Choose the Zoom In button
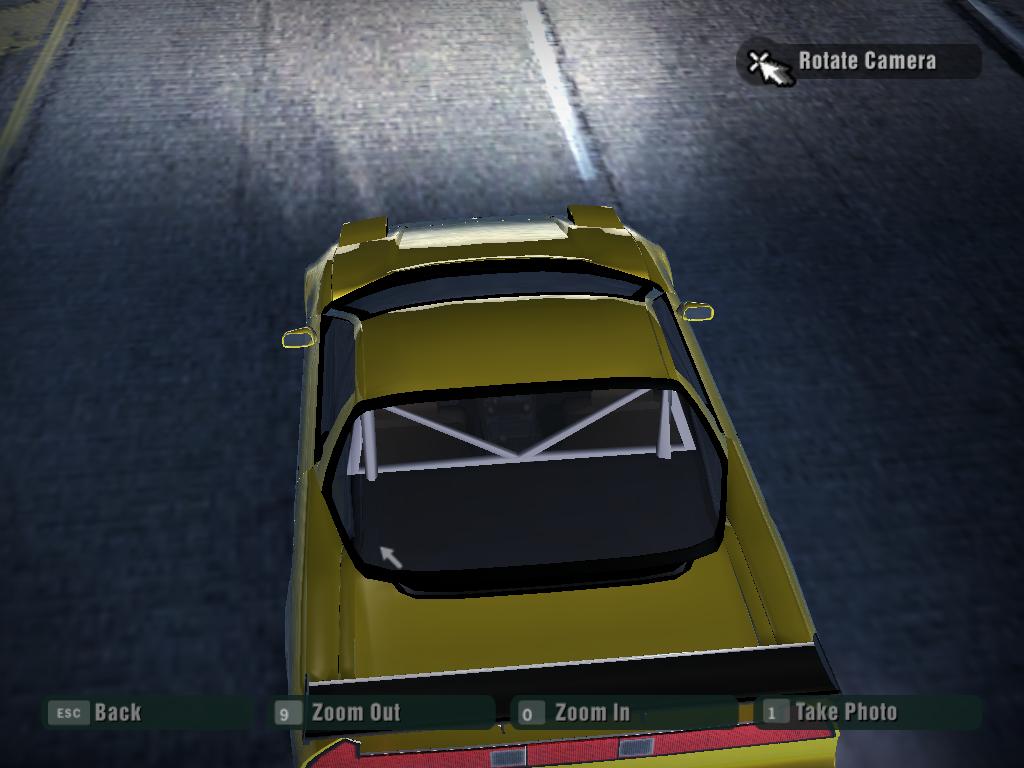The height and width of the screenshot is (768, 1024). point(591,713)
